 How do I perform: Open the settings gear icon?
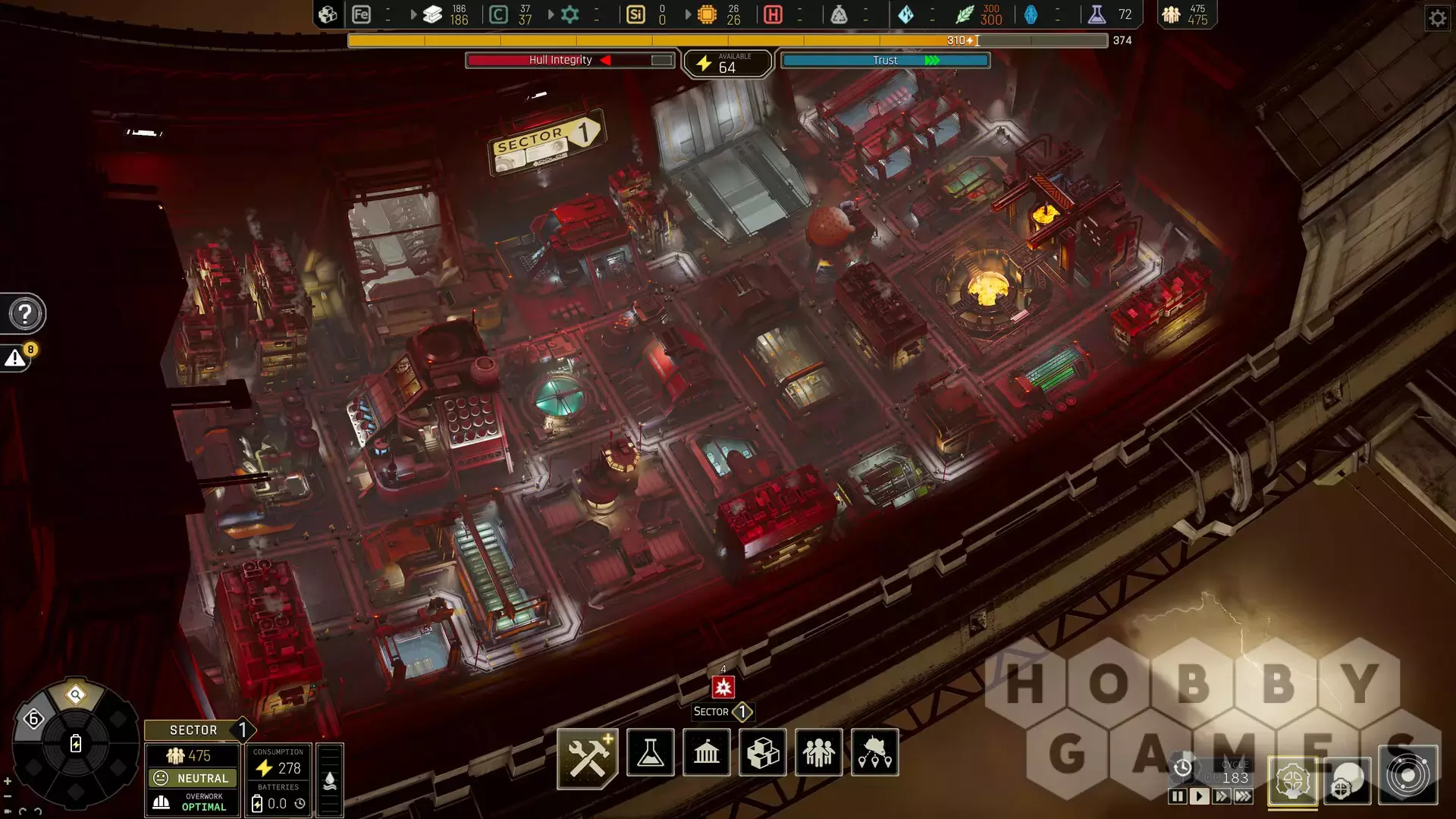(x=1437, y=17)
